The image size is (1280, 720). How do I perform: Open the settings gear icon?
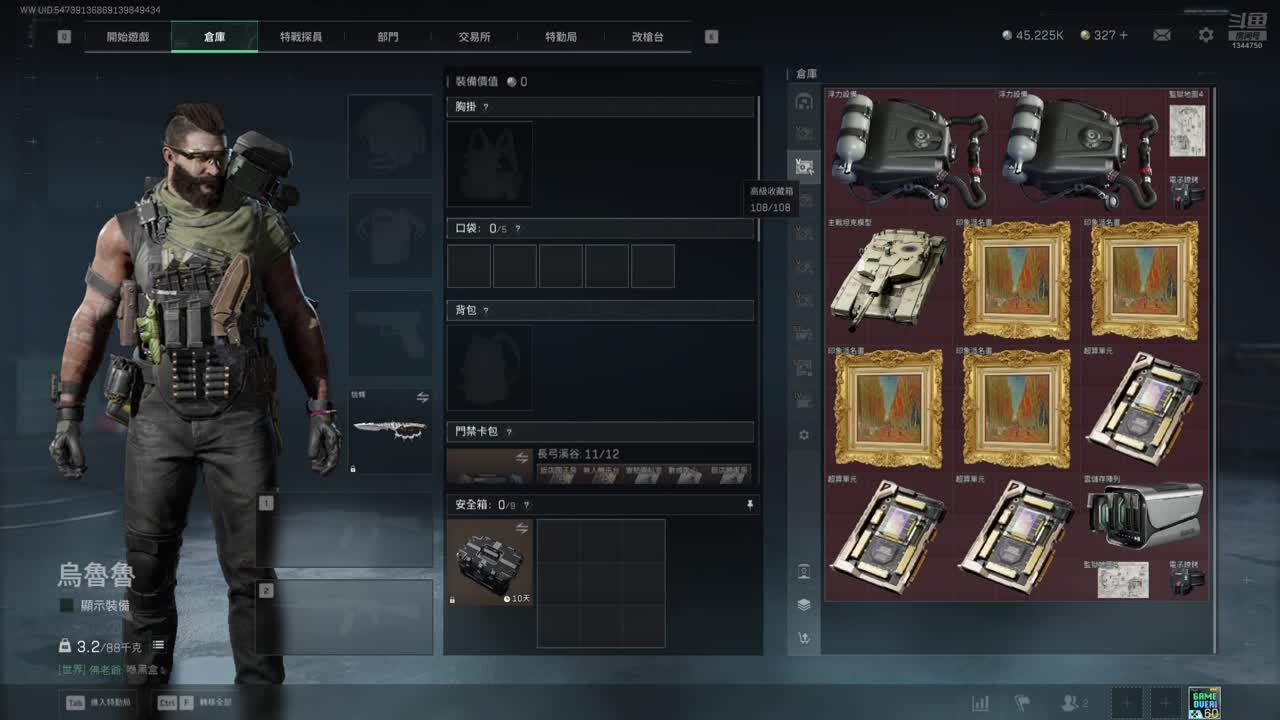pyautogui.click(x=1206, y=35)
